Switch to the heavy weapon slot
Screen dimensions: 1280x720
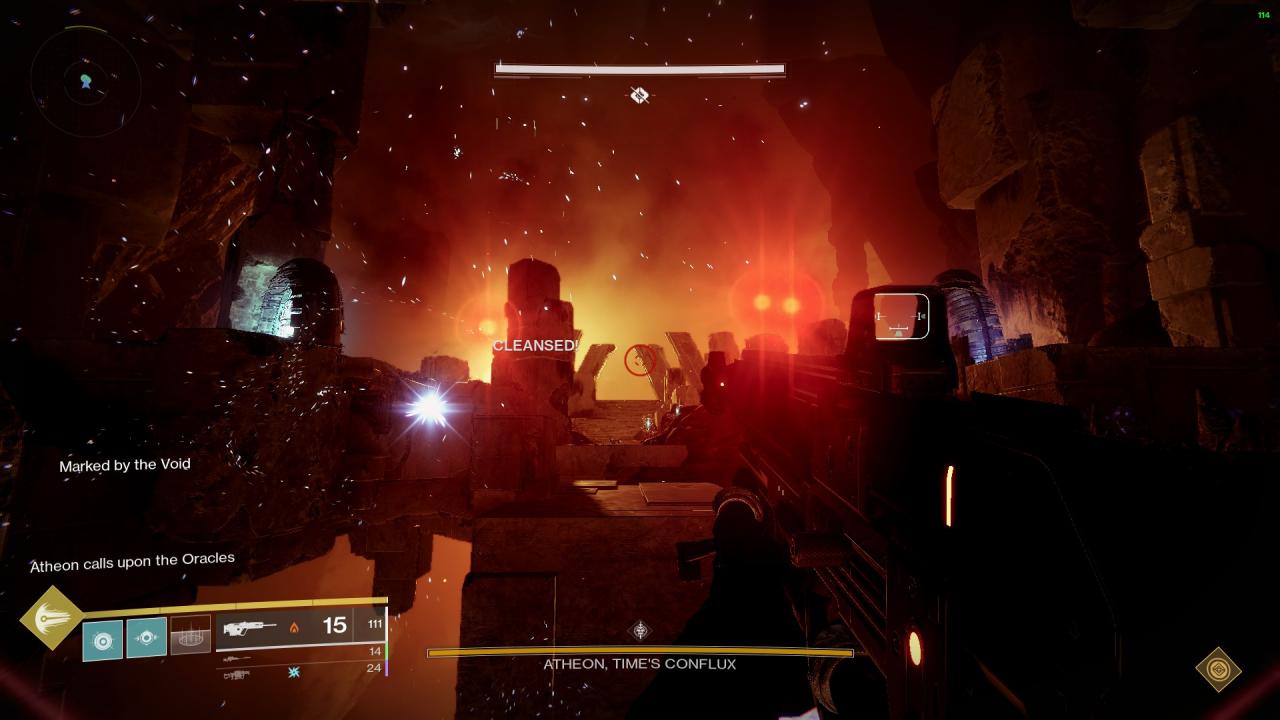tap(236, 675)
